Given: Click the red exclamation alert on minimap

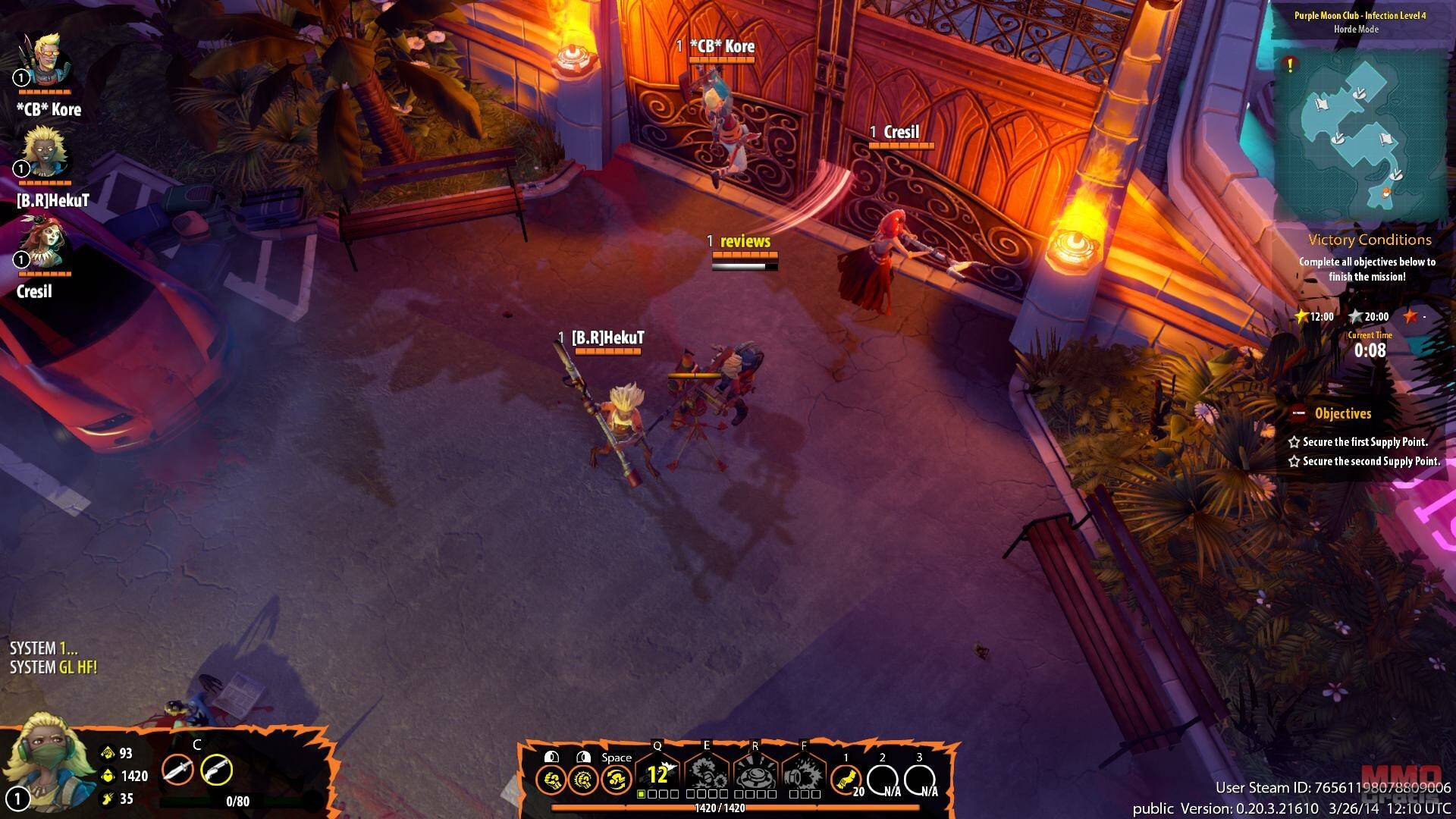Looking at the screenshot, I should [x=1289, y=66].
